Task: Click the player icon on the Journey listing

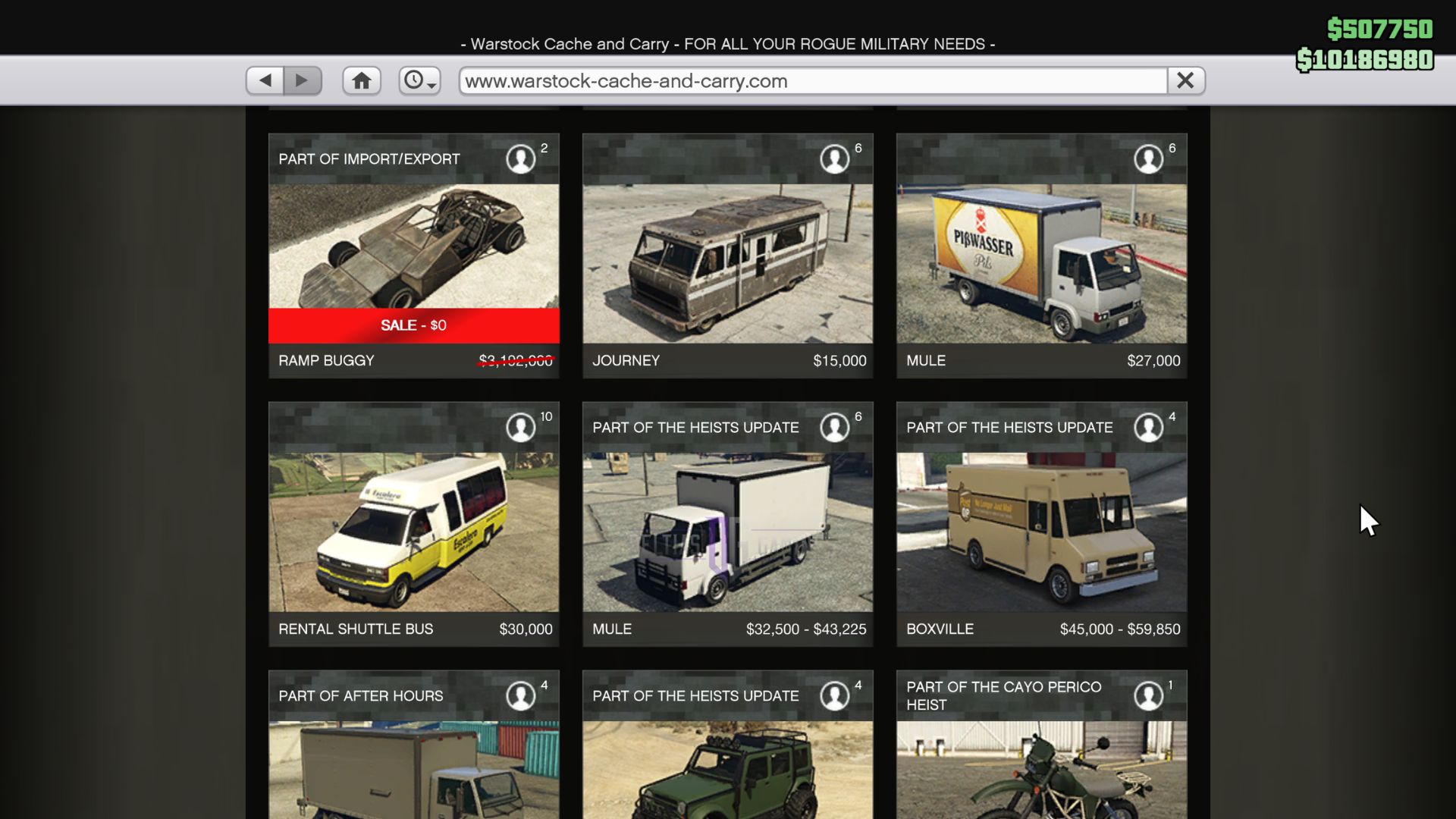Action: coord(835,158)
